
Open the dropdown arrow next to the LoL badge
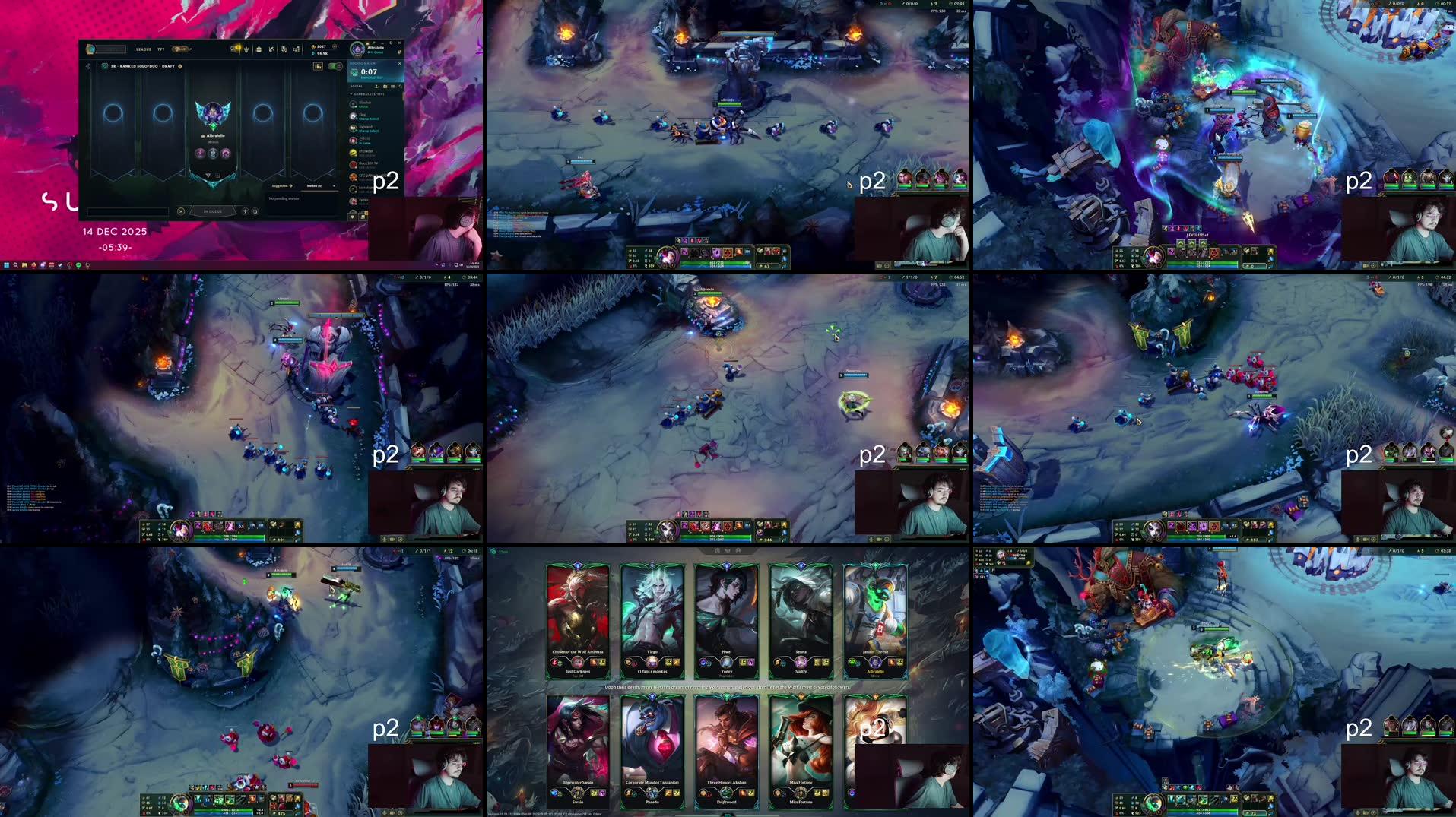pyautogui.click(x=191, y=49)
